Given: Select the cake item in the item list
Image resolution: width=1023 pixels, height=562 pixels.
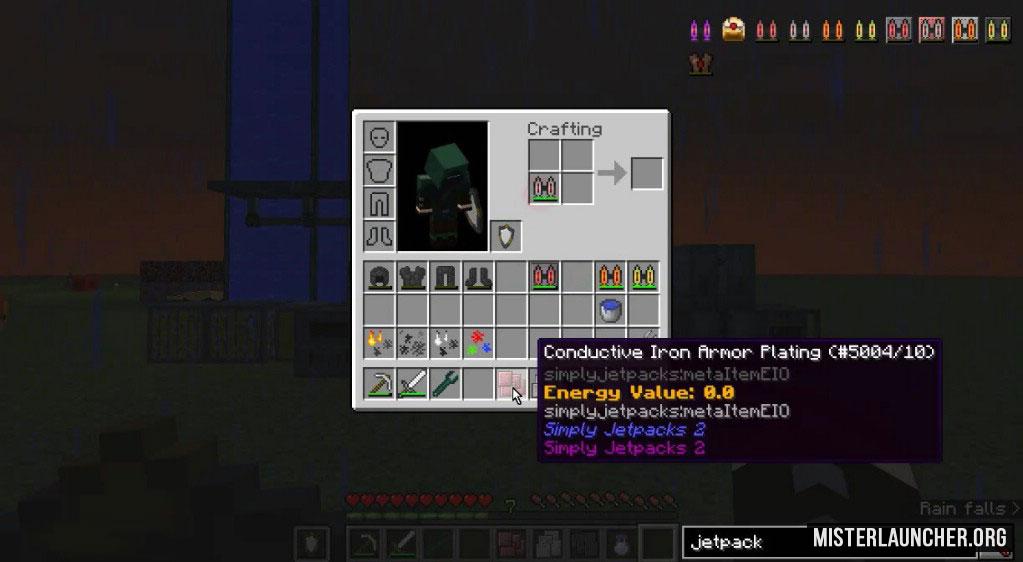Looking at the screenshot, I should (x=736, y=29).
